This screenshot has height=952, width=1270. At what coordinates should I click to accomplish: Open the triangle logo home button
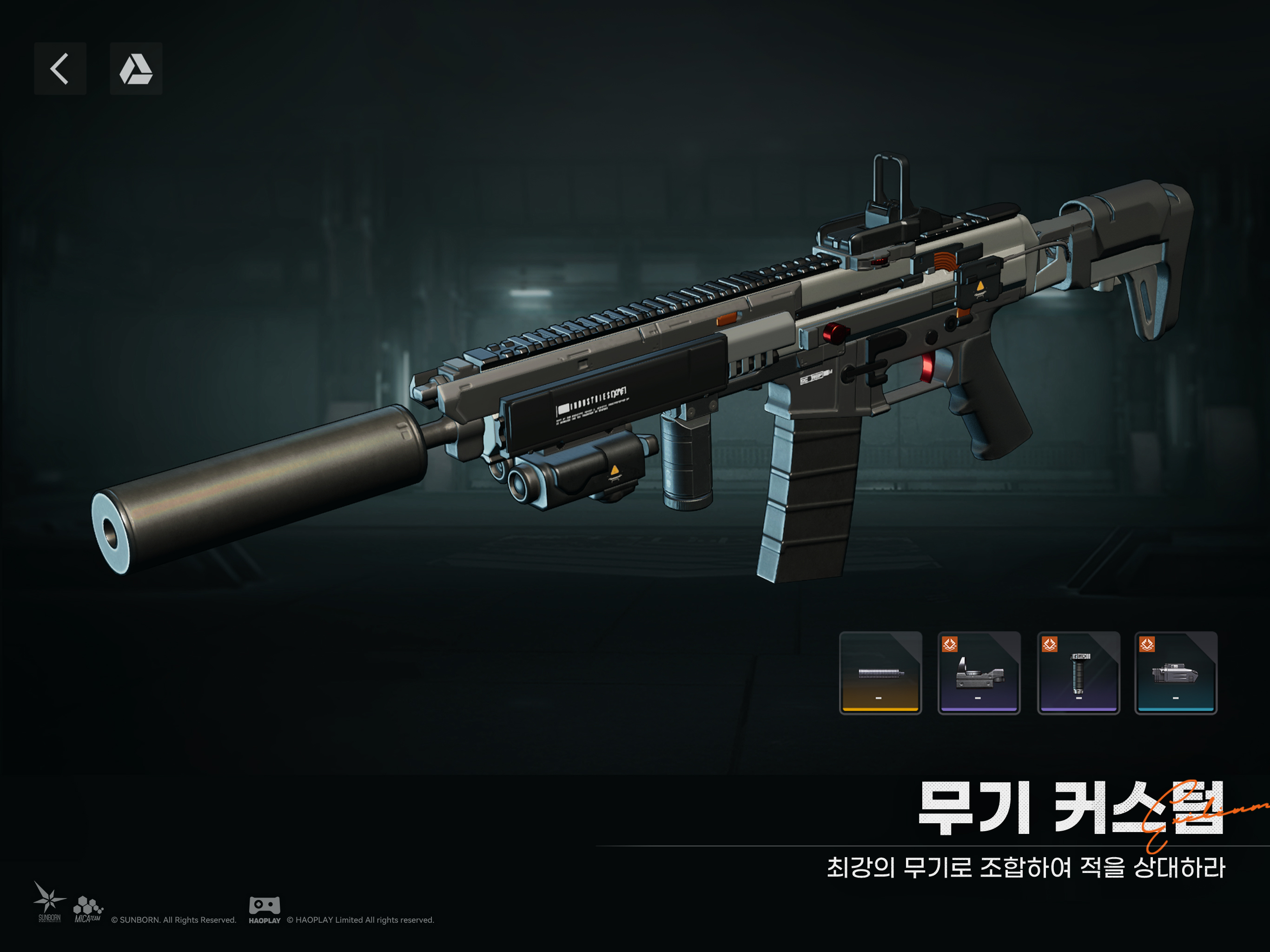(136, 68)
